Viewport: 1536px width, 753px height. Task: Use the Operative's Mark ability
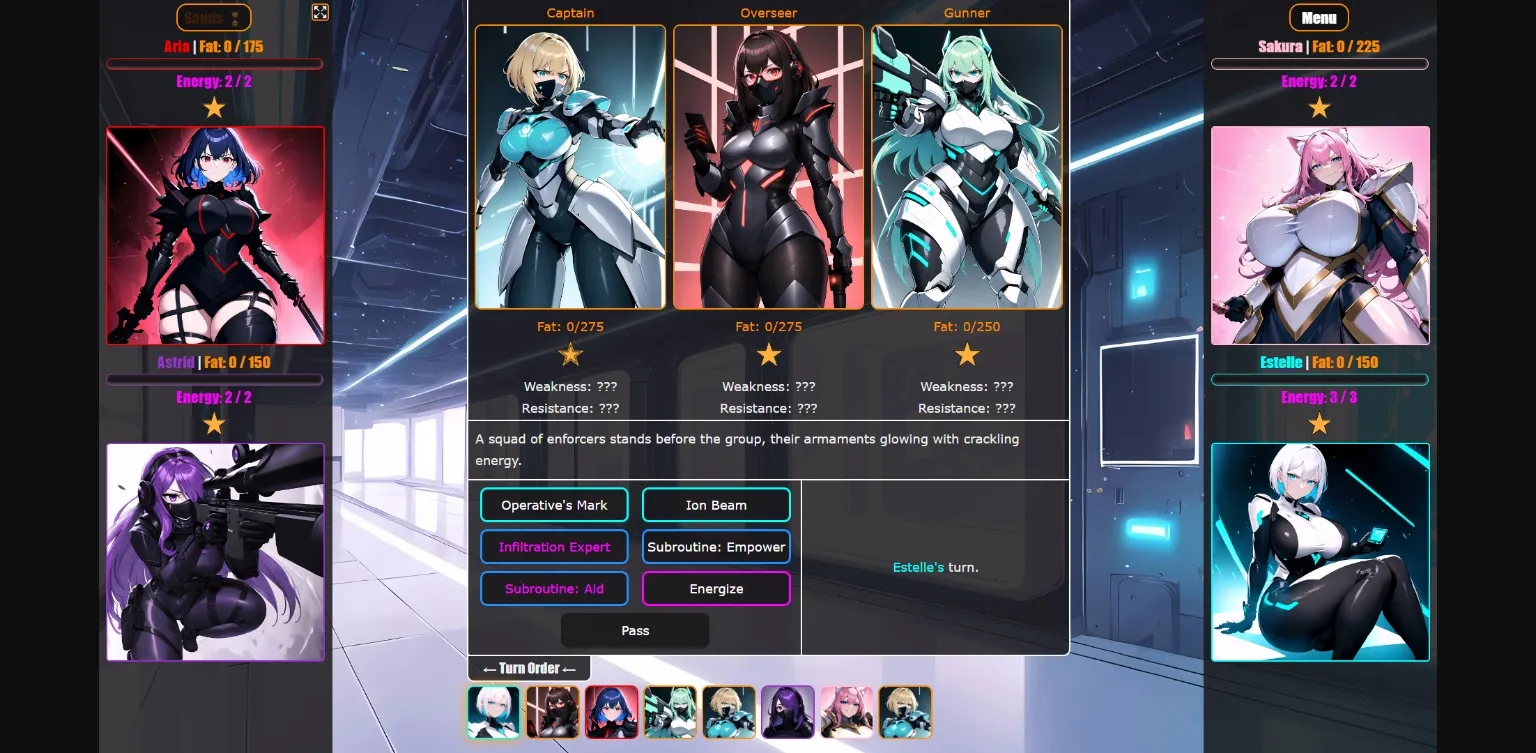pos(554,504)
